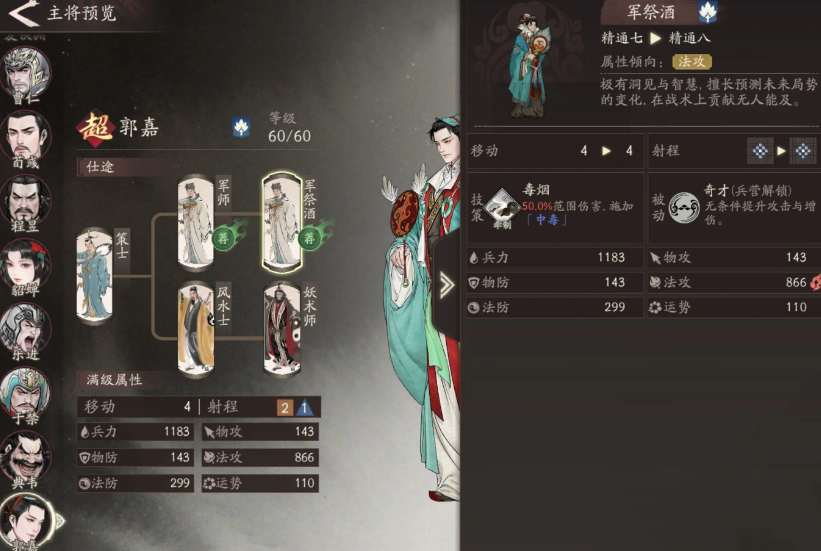Viewport: 821px width, 551px height.
Task: Click the lotus icon beside 郭嘉's name
Action: (241, 127)
